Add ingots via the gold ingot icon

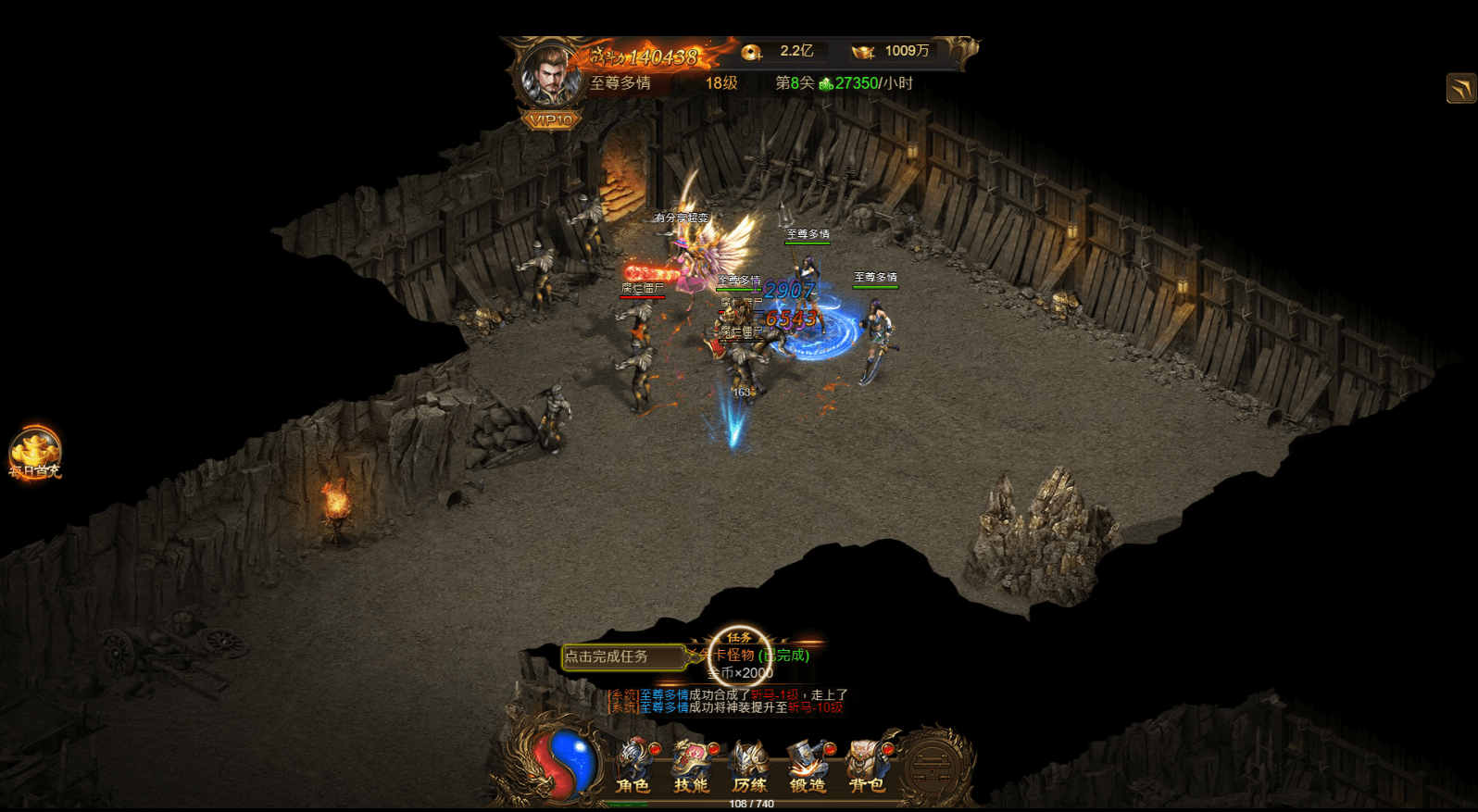863,52
